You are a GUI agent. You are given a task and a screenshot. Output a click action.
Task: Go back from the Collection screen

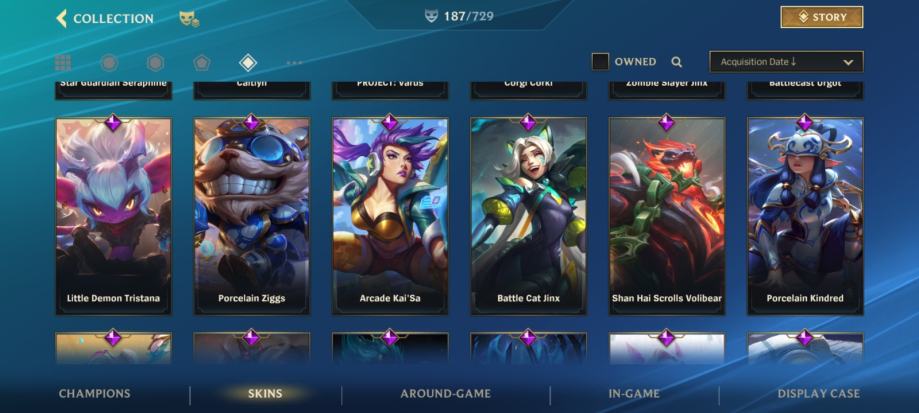tap(61, 18)
